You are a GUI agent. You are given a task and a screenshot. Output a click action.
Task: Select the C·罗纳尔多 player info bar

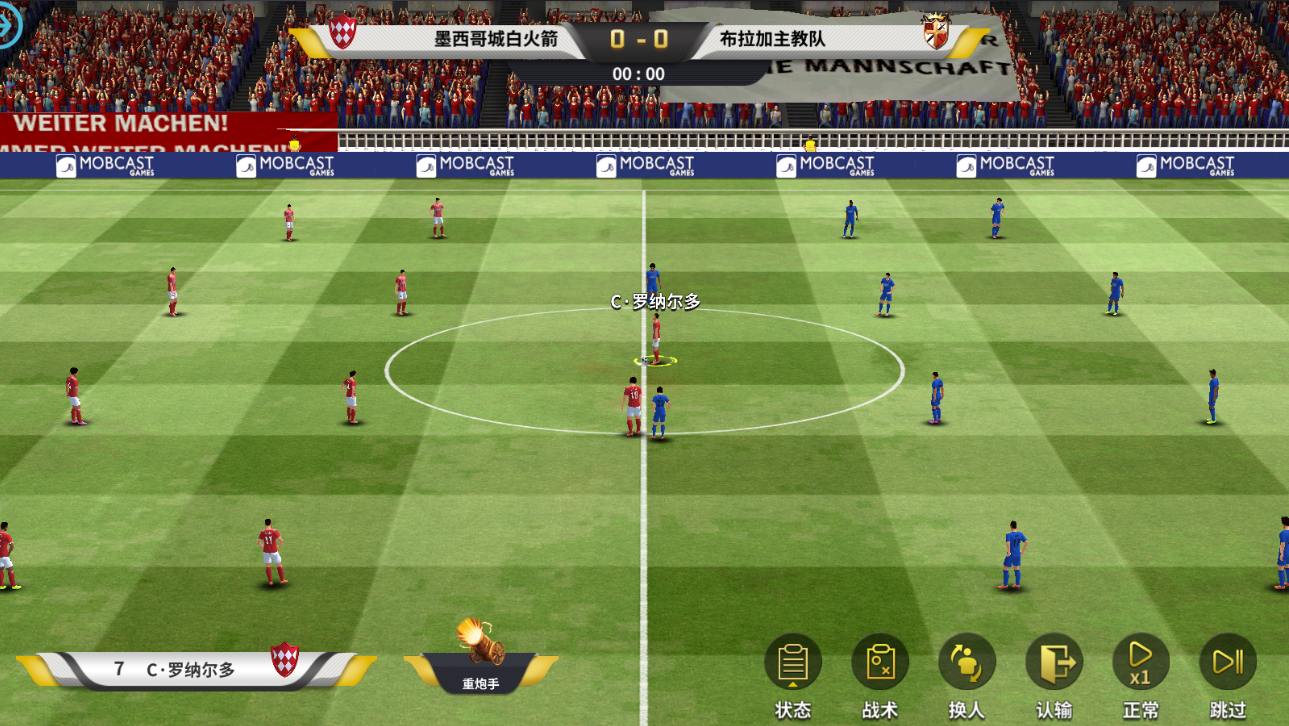pos(195,669)
